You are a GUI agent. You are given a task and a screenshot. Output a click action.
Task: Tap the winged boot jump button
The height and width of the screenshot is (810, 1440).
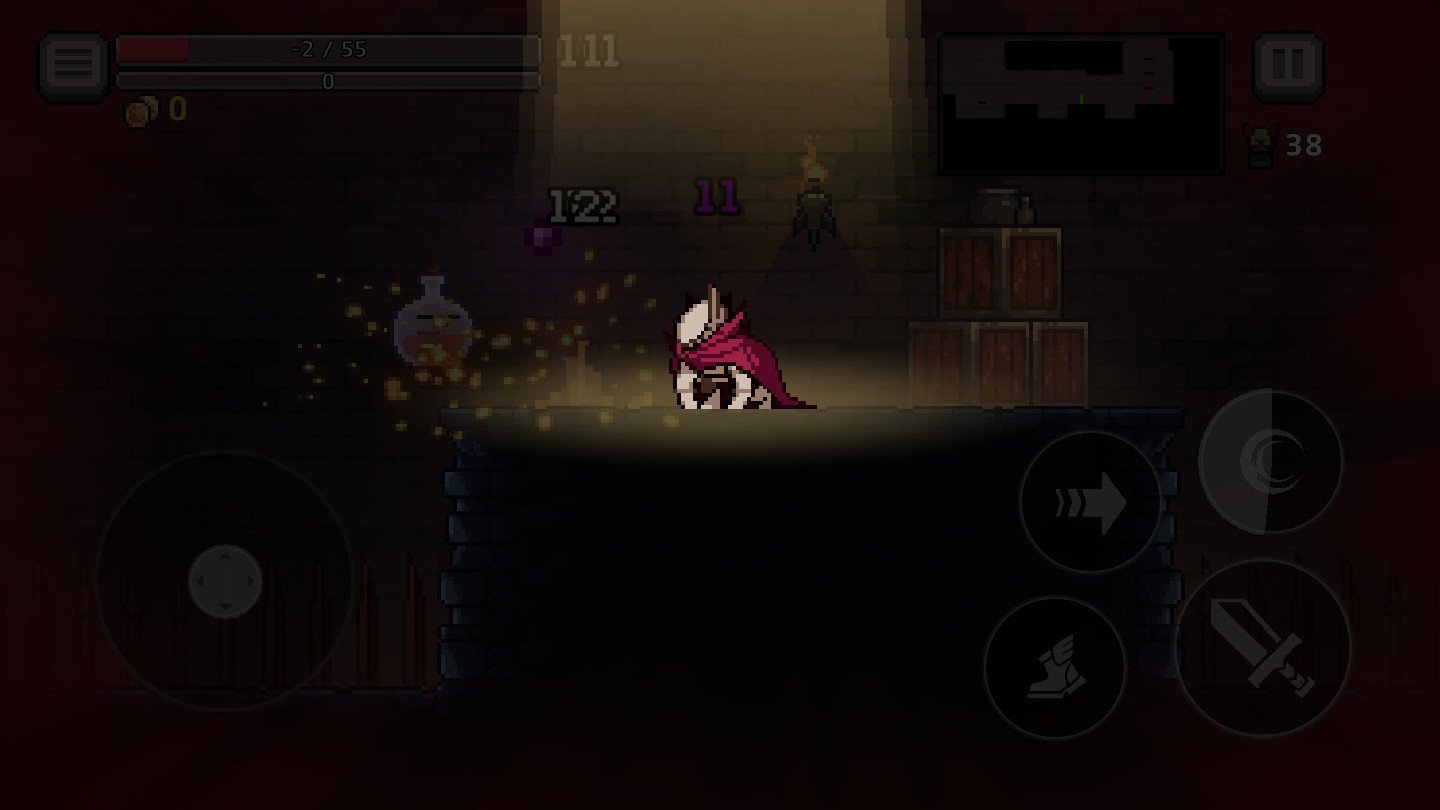[1055, 667]
